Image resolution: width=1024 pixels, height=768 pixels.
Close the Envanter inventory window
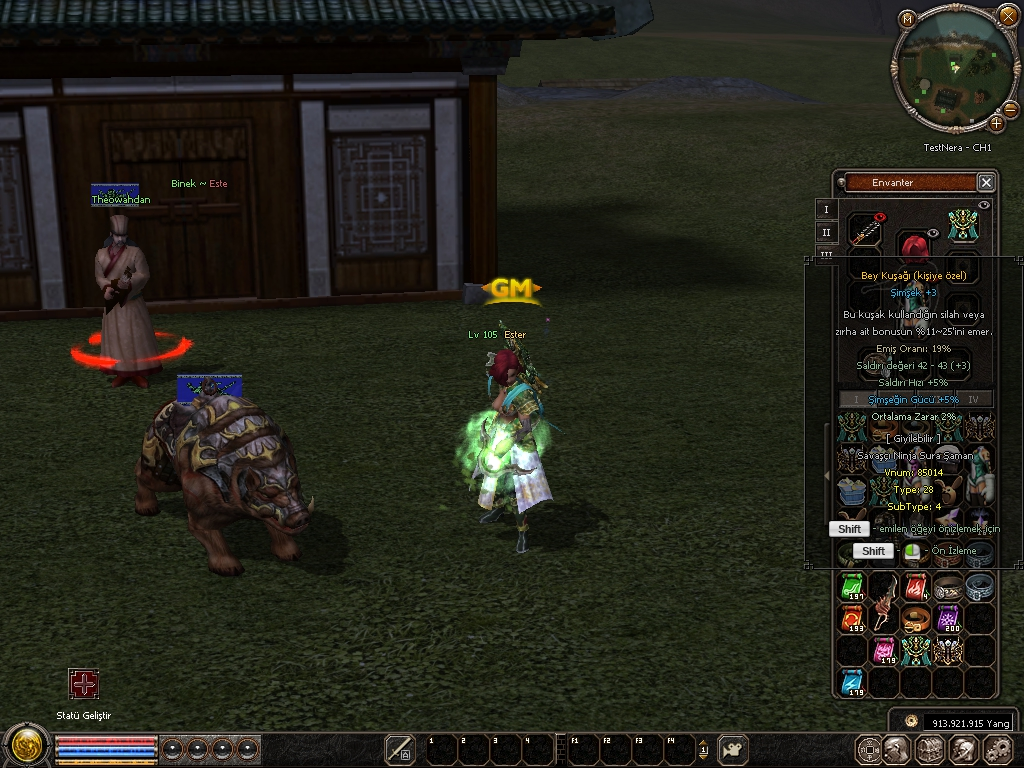986,183
